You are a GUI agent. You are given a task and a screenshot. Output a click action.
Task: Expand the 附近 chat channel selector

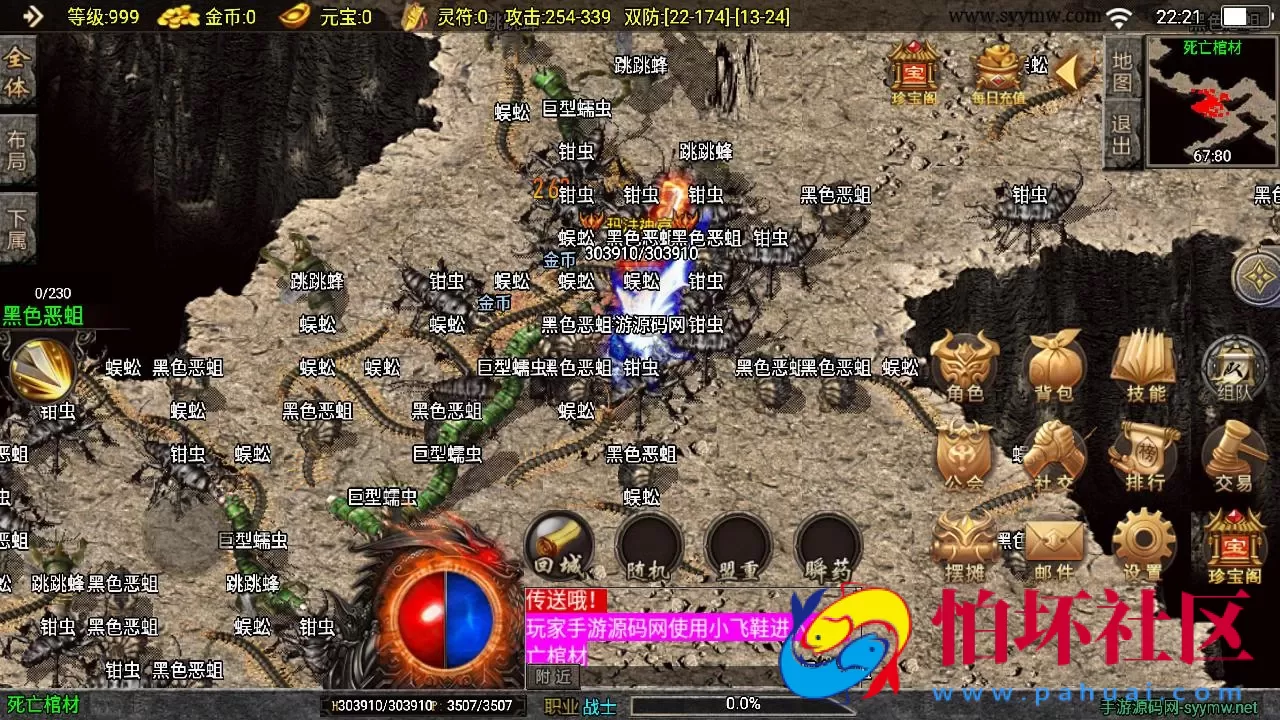553,677
